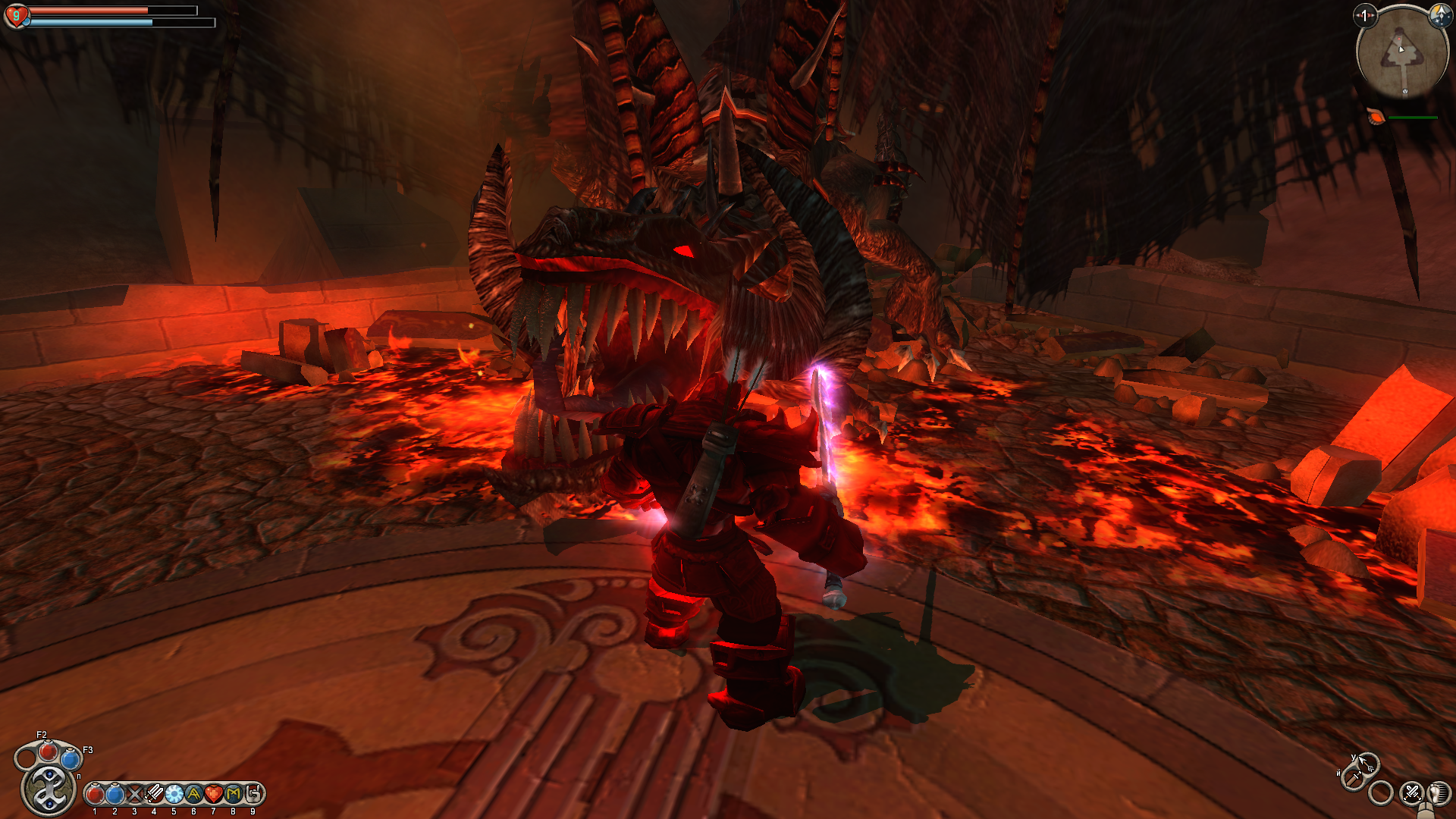Use the blue mana potion in hotbar slot 2

pos(115,794)
